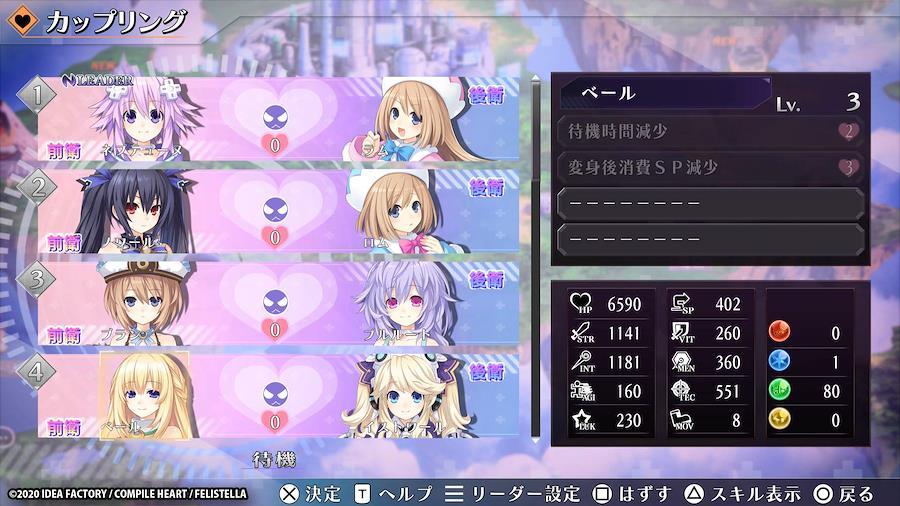Click the heart coupling gauge of pair 3
900x506 pixels.
point(274,304)
